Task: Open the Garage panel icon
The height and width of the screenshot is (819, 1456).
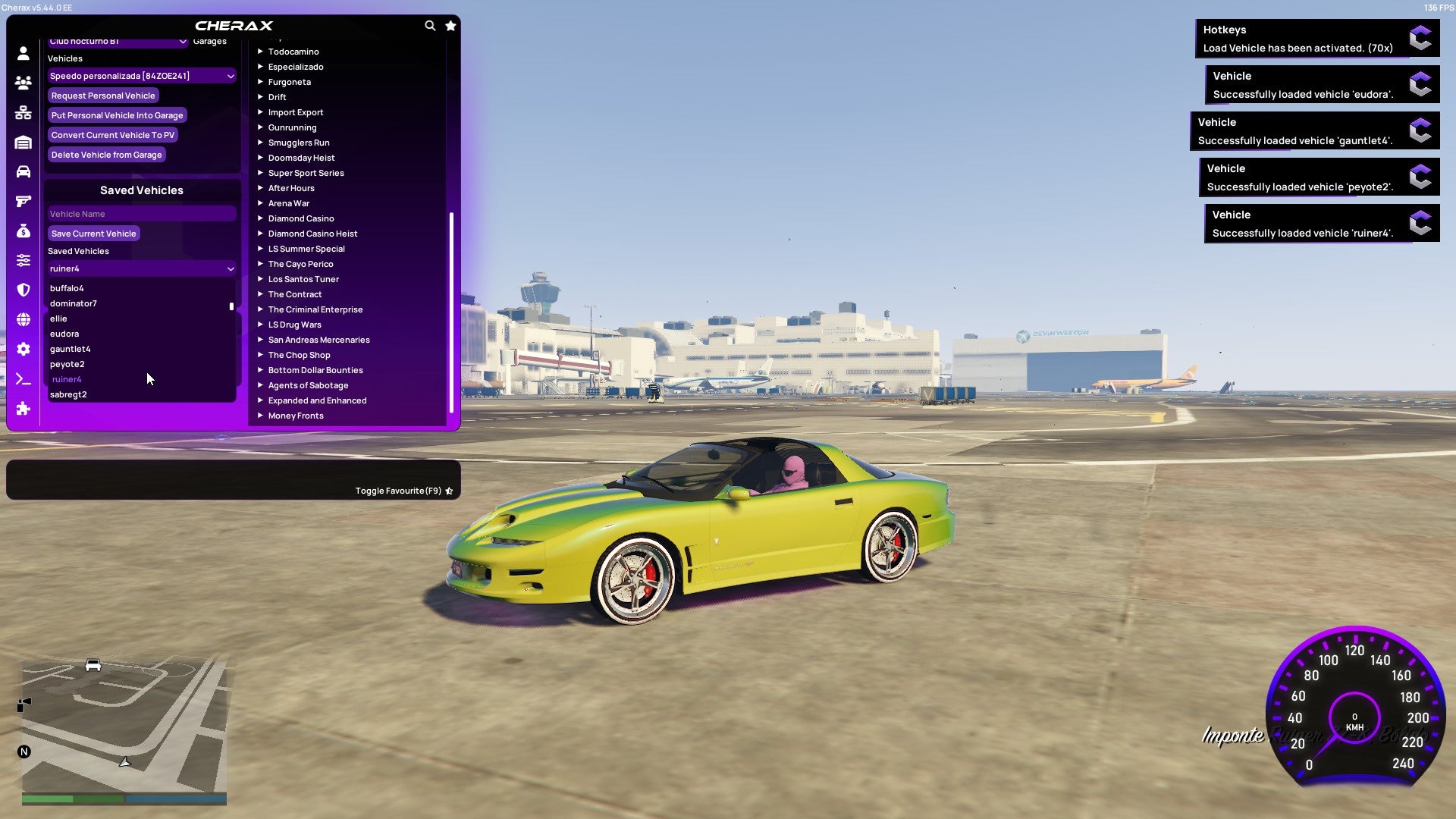Action: point(23,142)
